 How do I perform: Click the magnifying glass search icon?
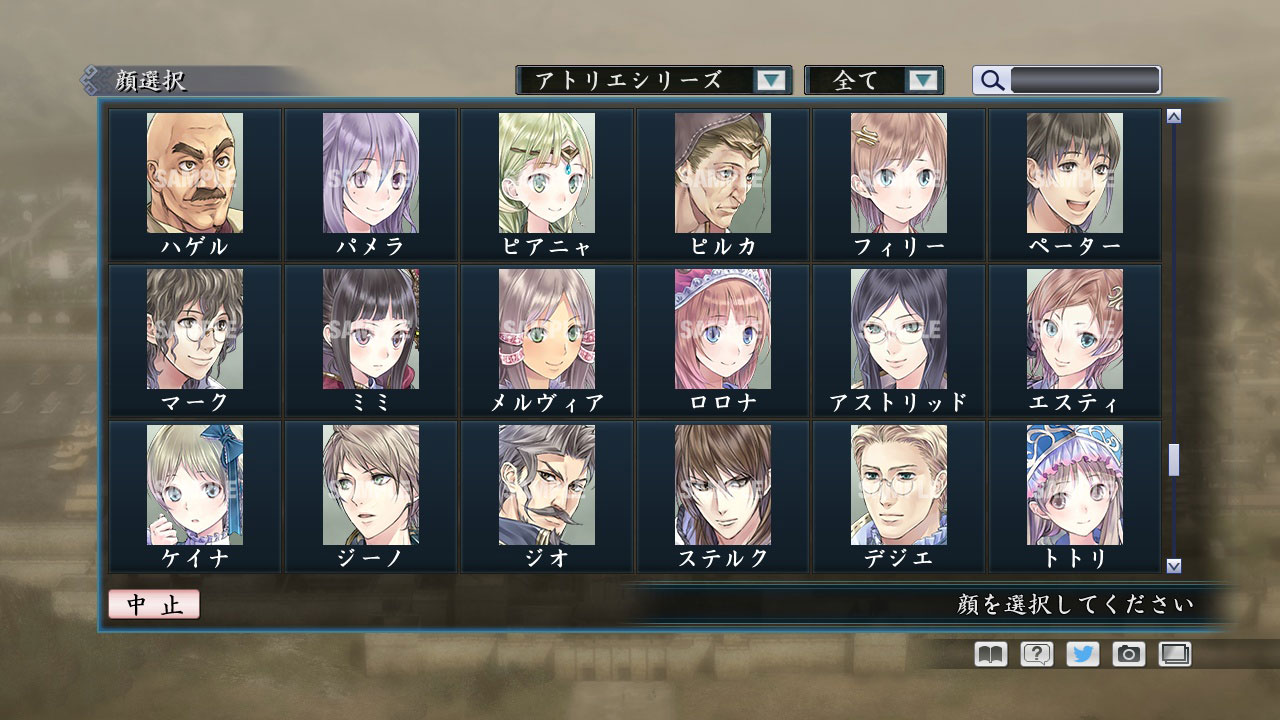(991, 80)
